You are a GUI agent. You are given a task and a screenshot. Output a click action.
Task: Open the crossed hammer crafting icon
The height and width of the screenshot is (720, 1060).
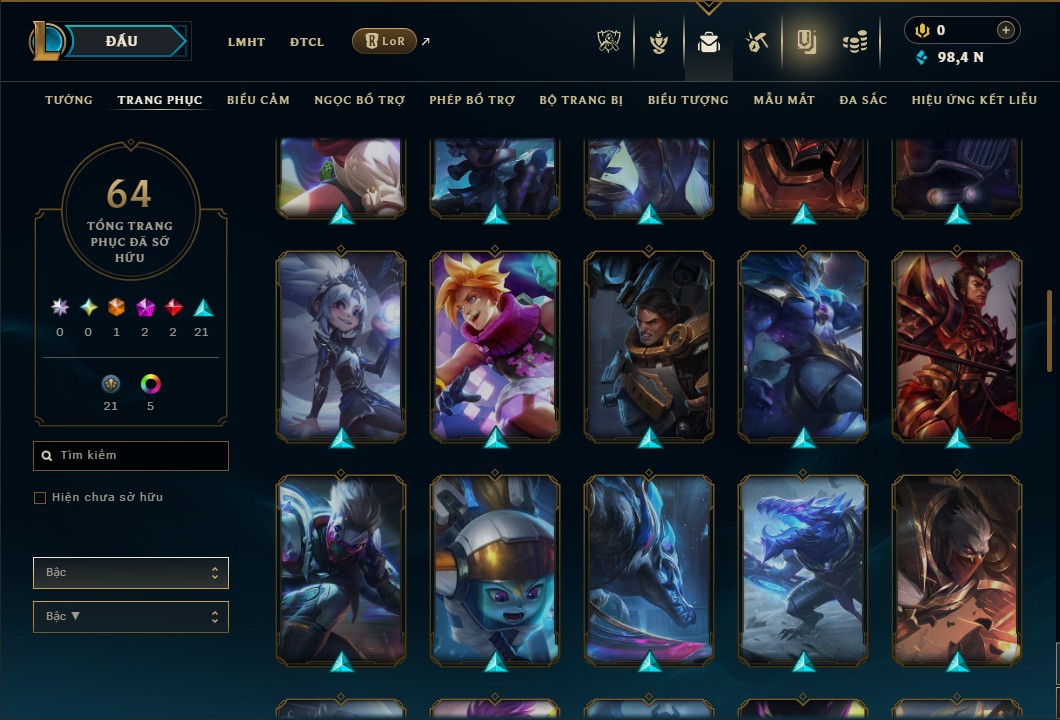(757, 42)
